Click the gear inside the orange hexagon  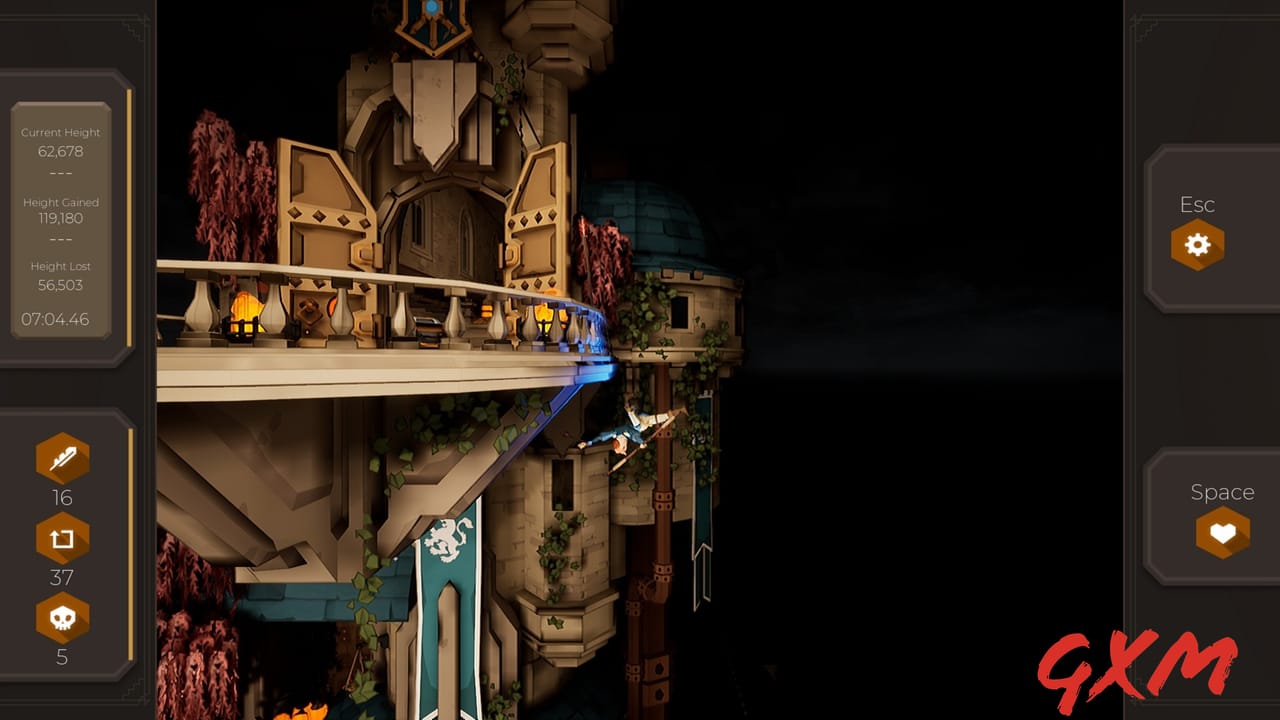(x=1196, y=244)
